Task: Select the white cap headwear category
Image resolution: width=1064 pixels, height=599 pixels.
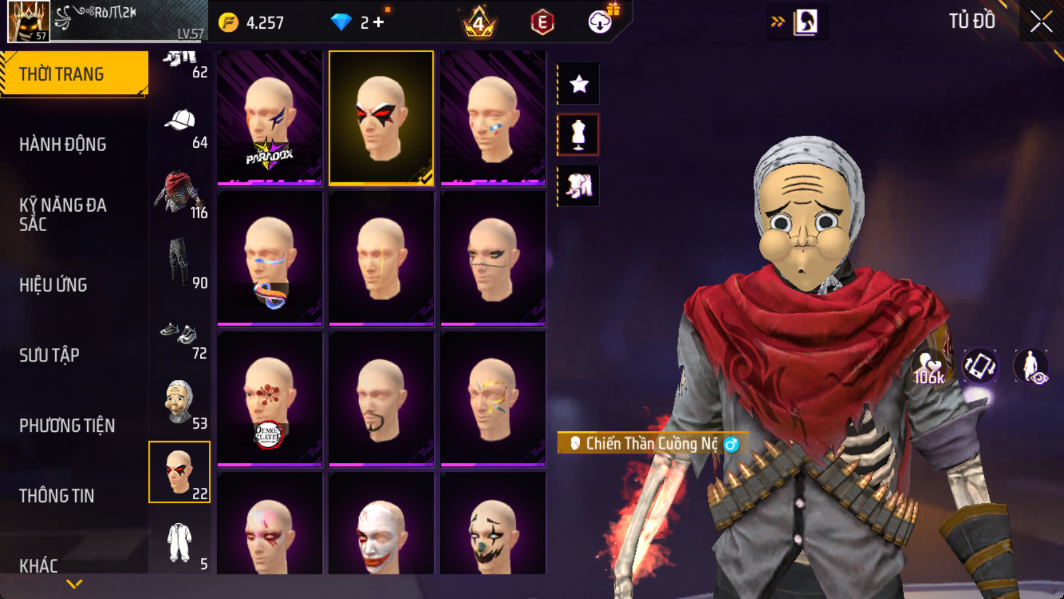Action: [x=180, y=125]
